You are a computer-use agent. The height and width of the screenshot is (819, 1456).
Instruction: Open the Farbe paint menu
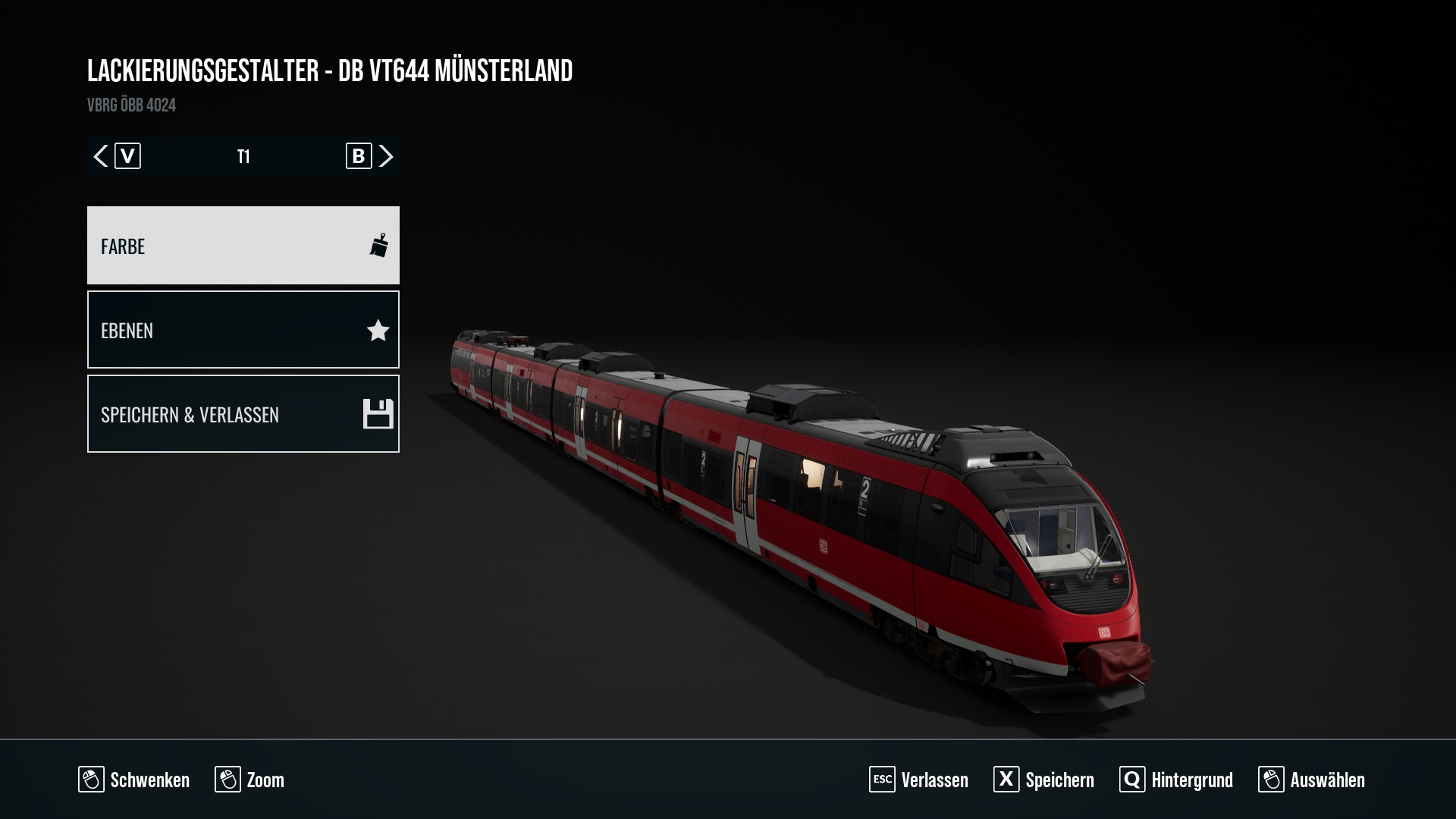tap(243, 246)
